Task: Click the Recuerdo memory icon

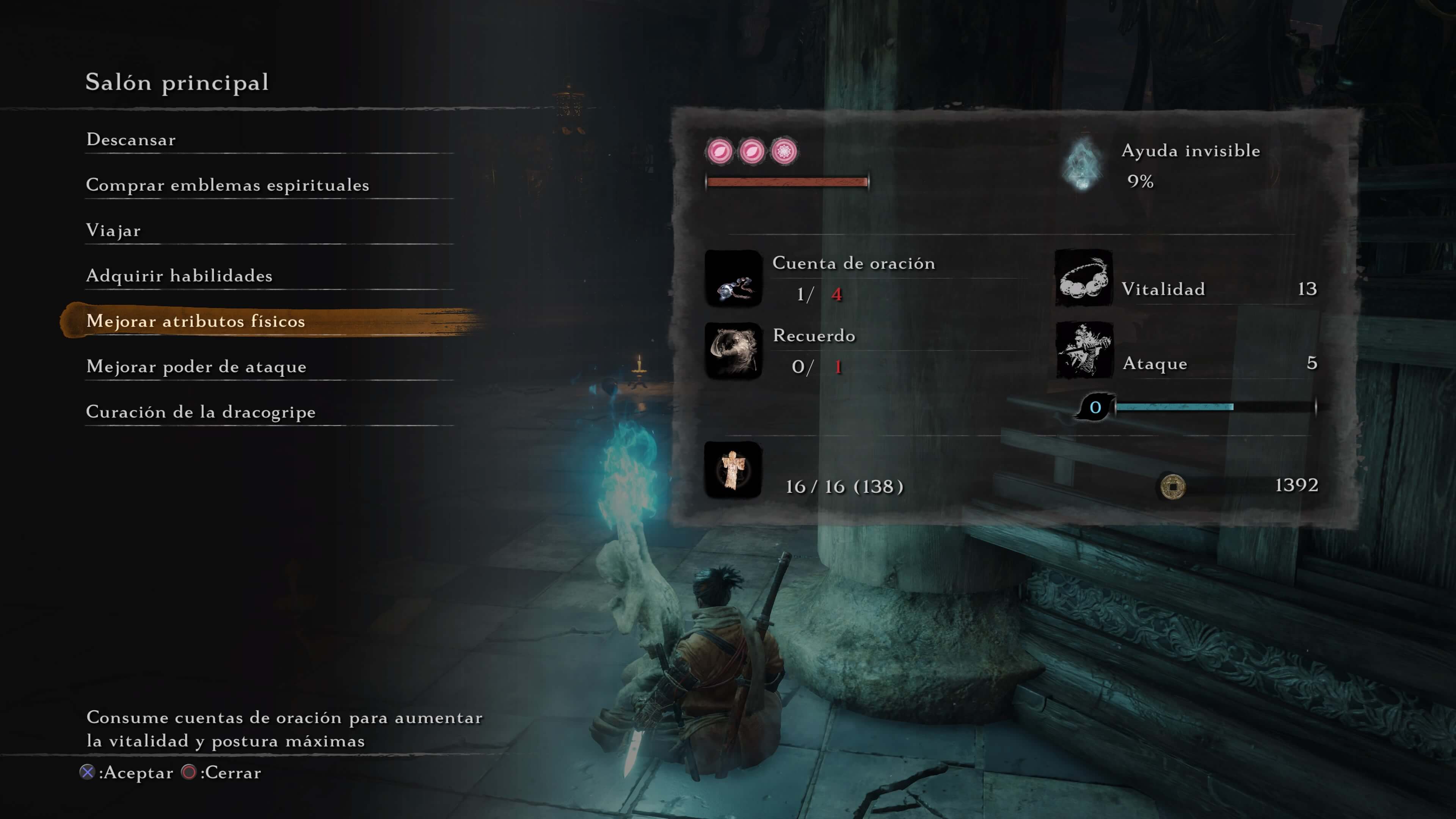Action: (733, 351)
